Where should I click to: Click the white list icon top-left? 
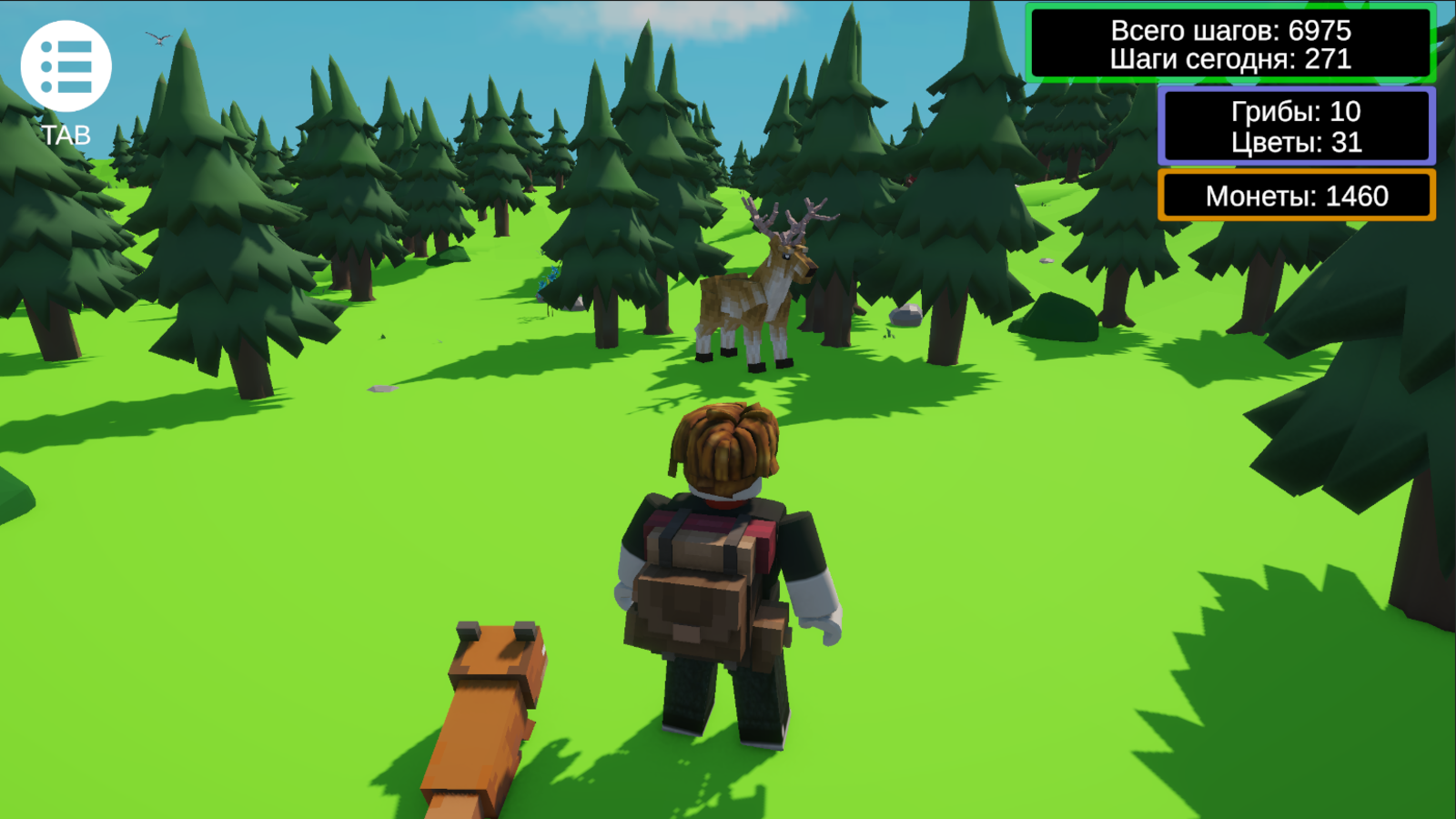point(66,64)
